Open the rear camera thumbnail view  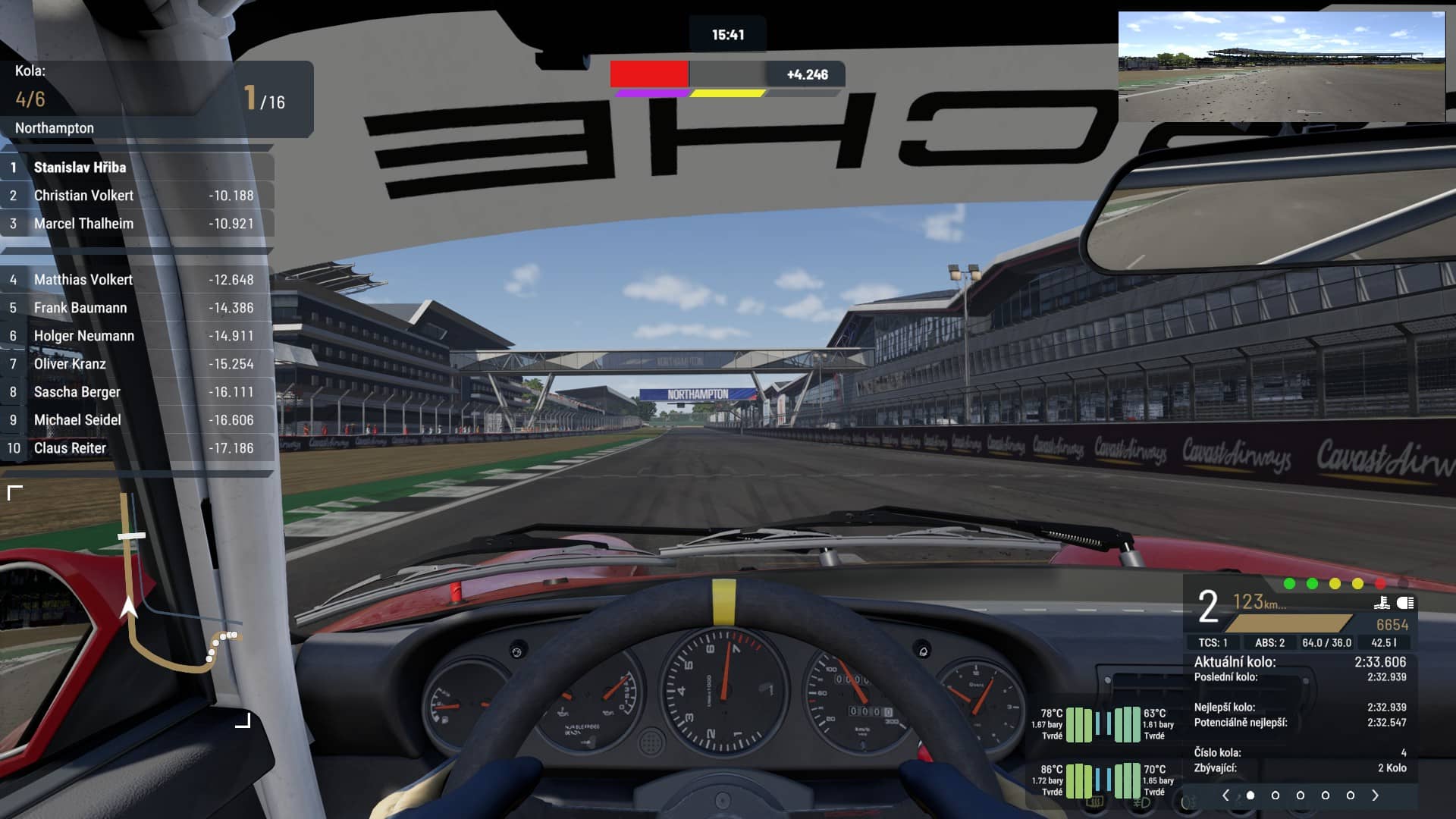tap(1282, 67)
